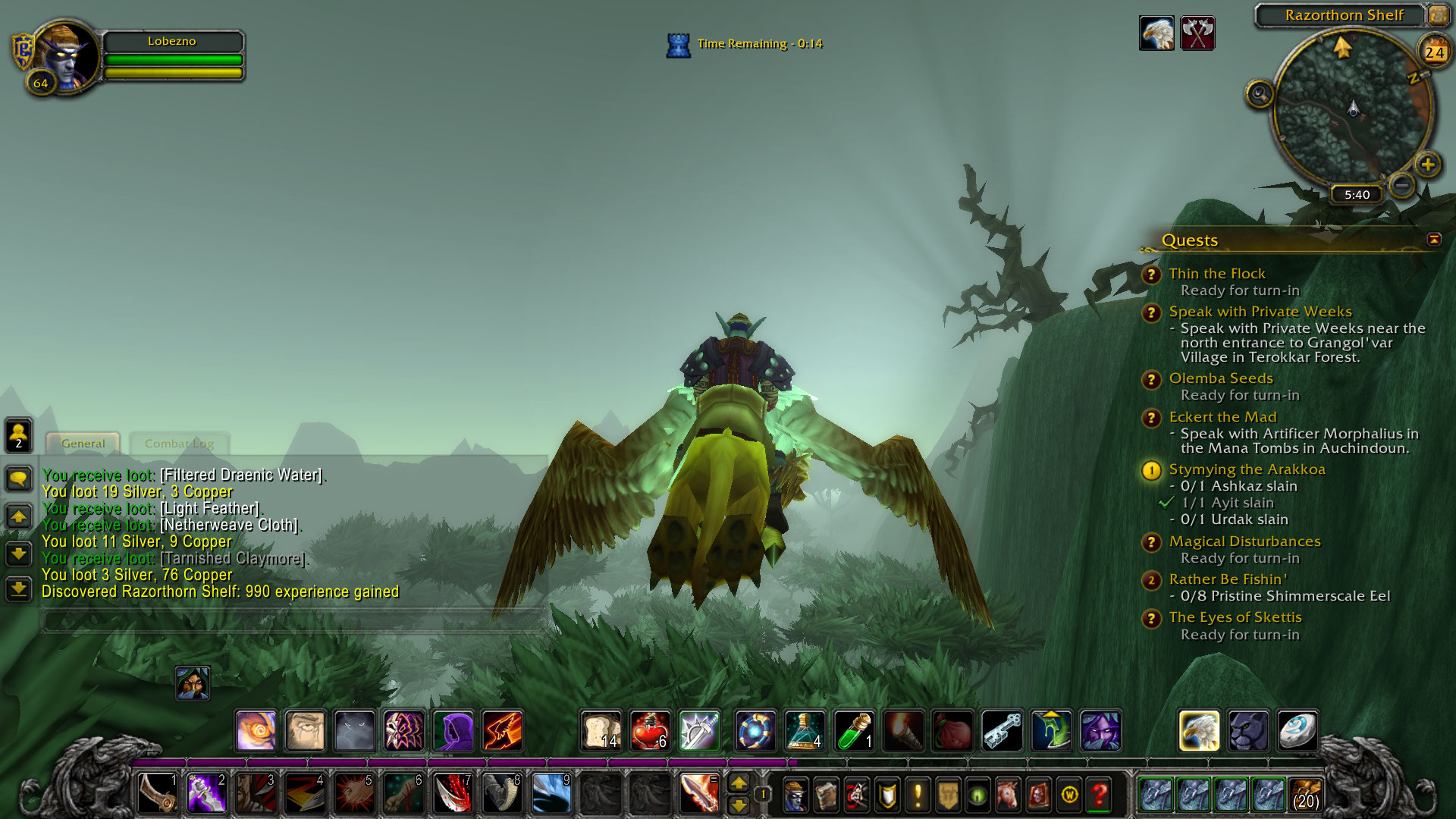Image resolution: width=1456 pixels, height=819 pixels.
Task: Open the minimap tracking magnifier
Action: [x=1259, y=94]
